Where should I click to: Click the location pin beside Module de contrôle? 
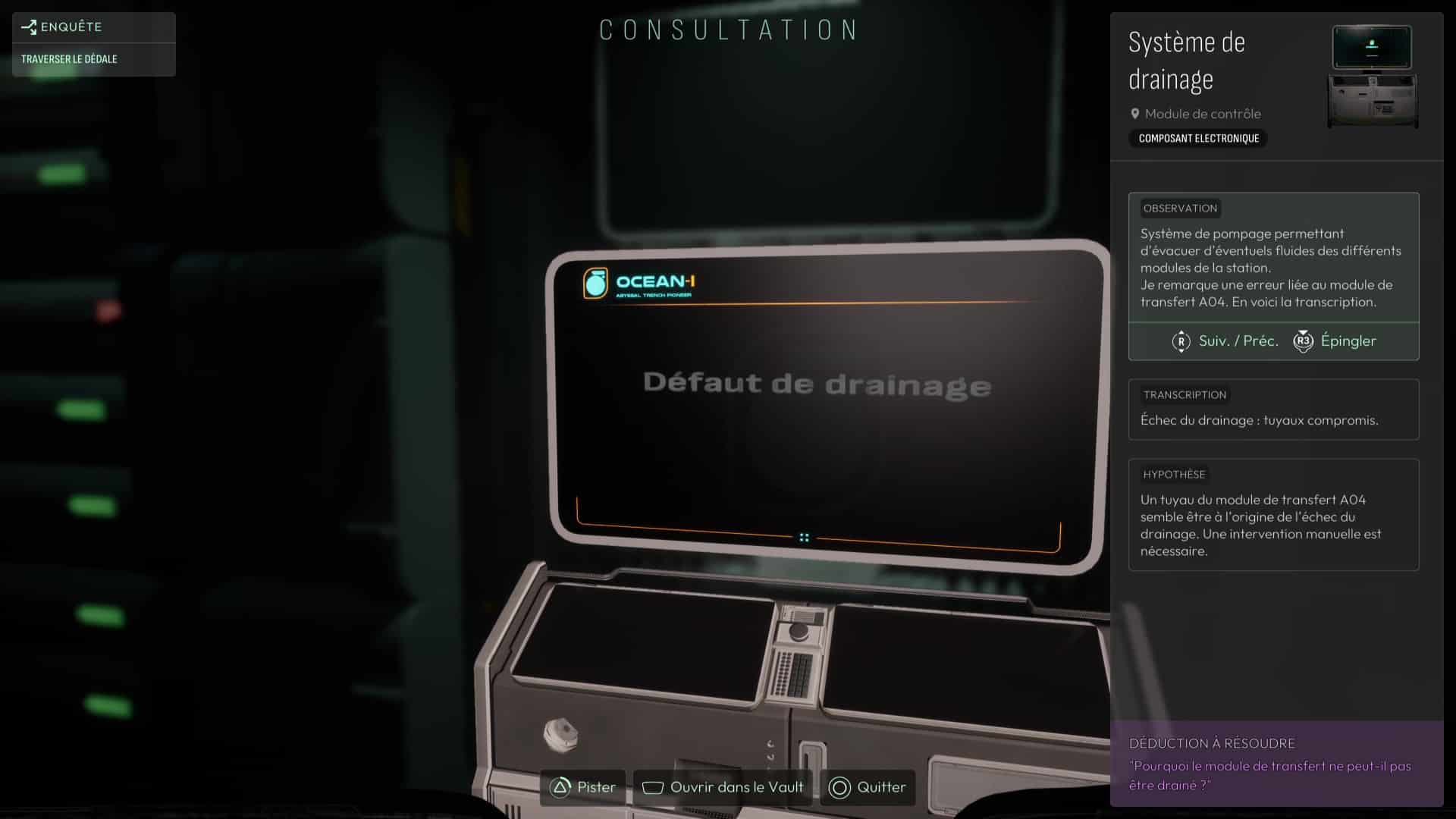(1135, 114)
